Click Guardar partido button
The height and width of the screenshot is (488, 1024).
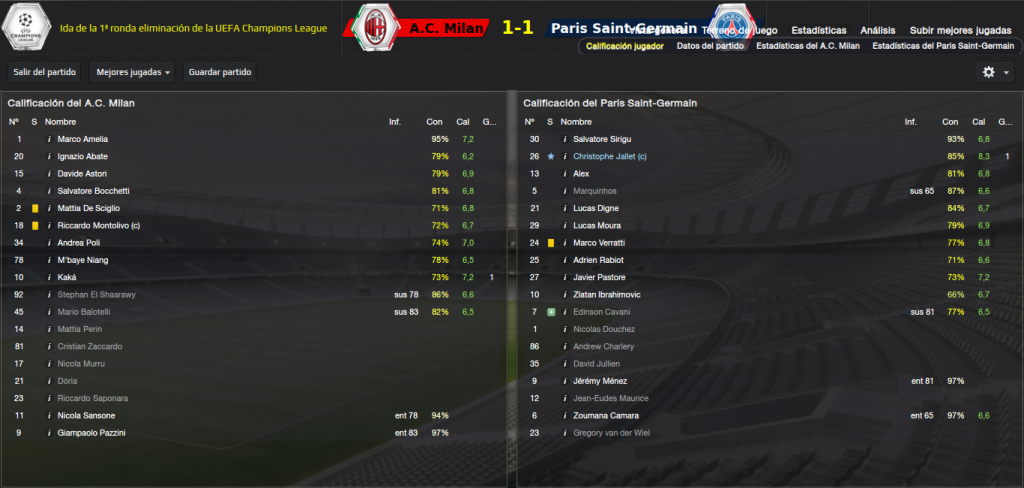[219, 72]
